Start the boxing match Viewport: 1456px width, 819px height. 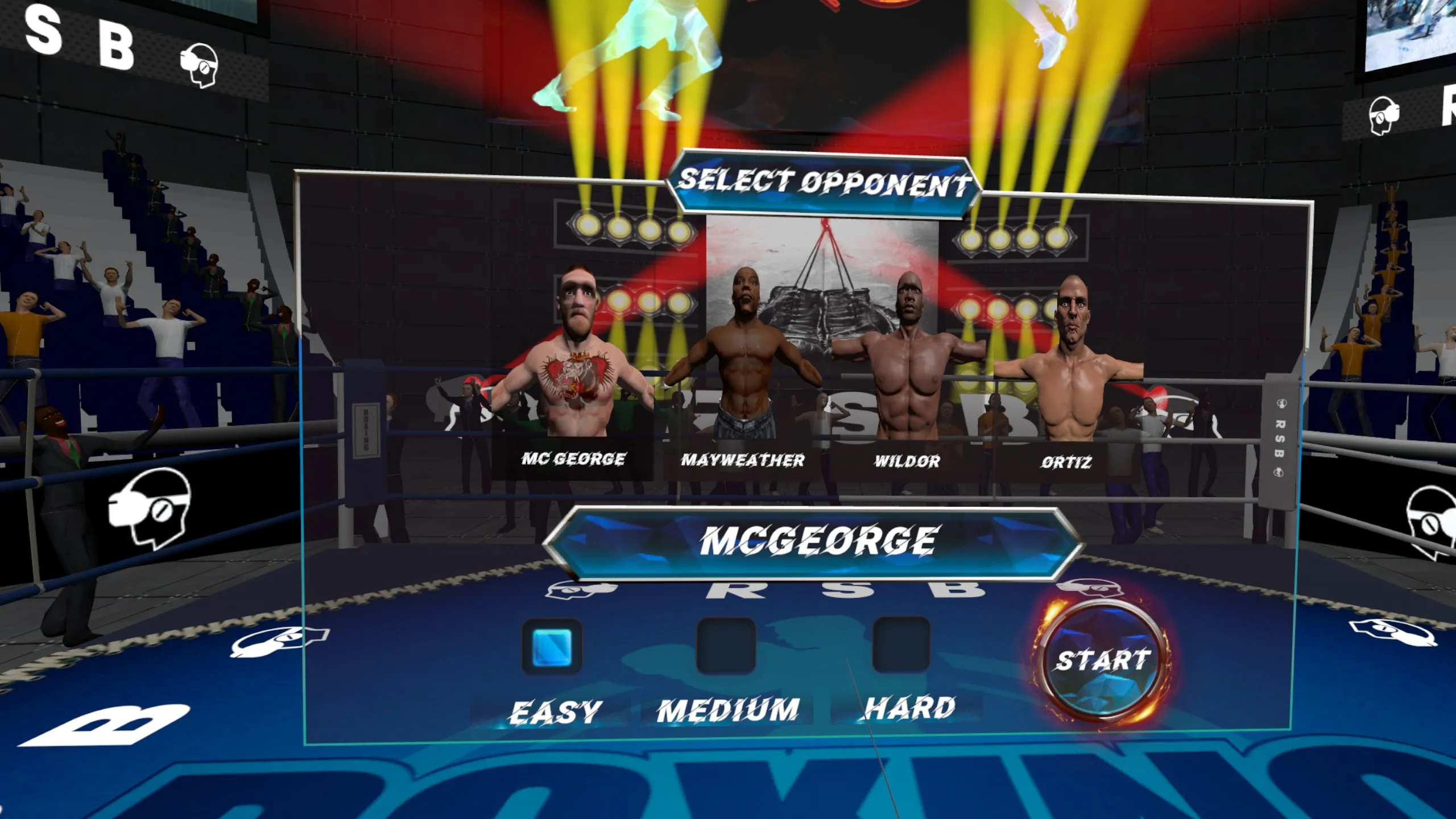pos(1102,661)
